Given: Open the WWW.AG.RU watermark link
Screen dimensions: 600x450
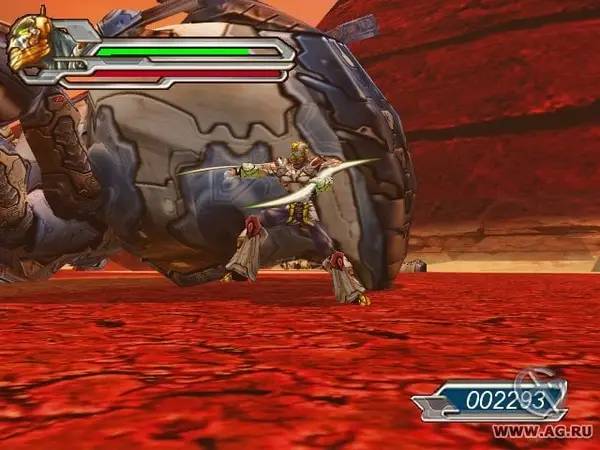Looking at the screenshot, I should point(543,431).
